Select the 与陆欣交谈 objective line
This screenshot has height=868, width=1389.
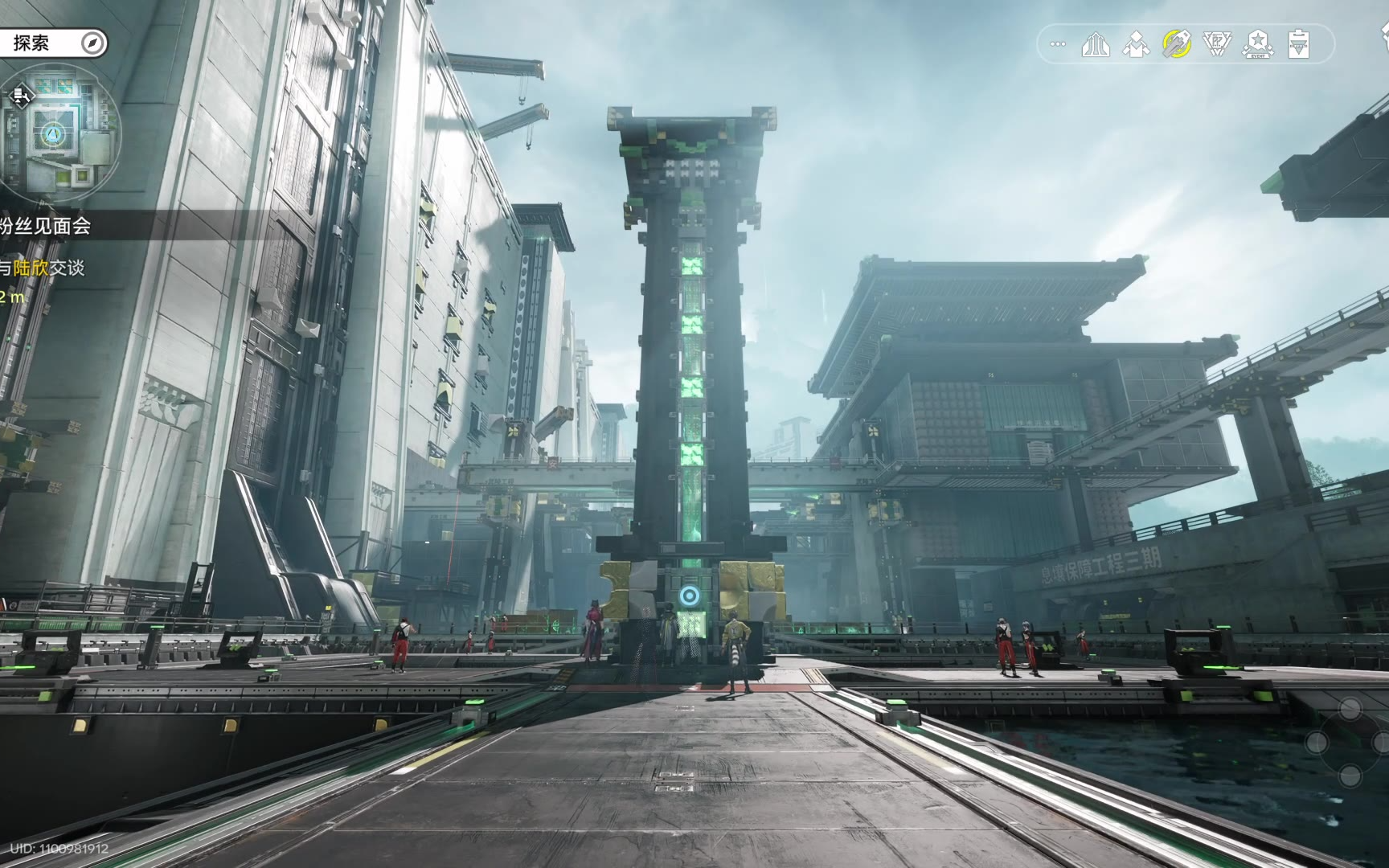(x=43, y=268)
